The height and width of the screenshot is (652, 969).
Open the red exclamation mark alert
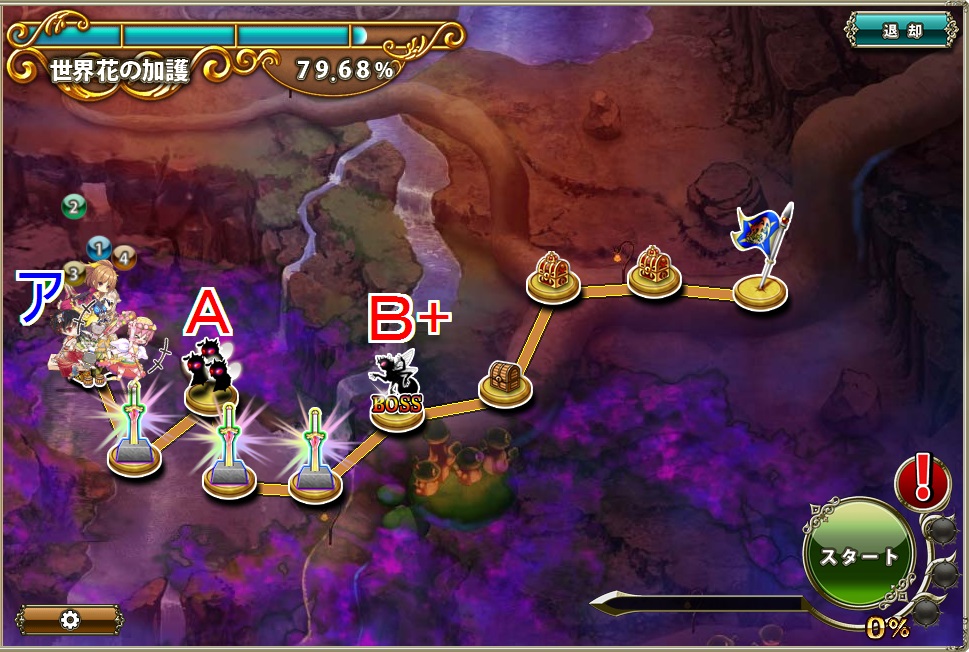click(922, 479)
